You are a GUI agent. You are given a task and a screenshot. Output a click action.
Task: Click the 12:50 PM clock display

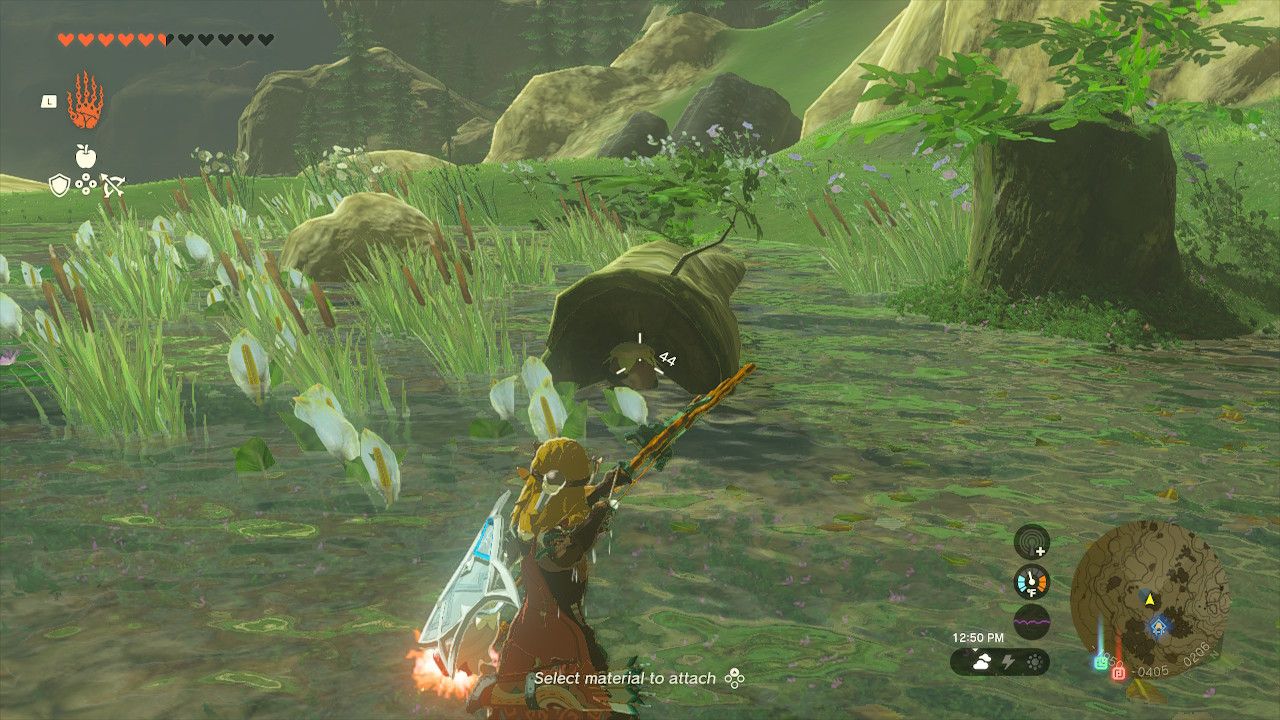click(x=979, y=637)
